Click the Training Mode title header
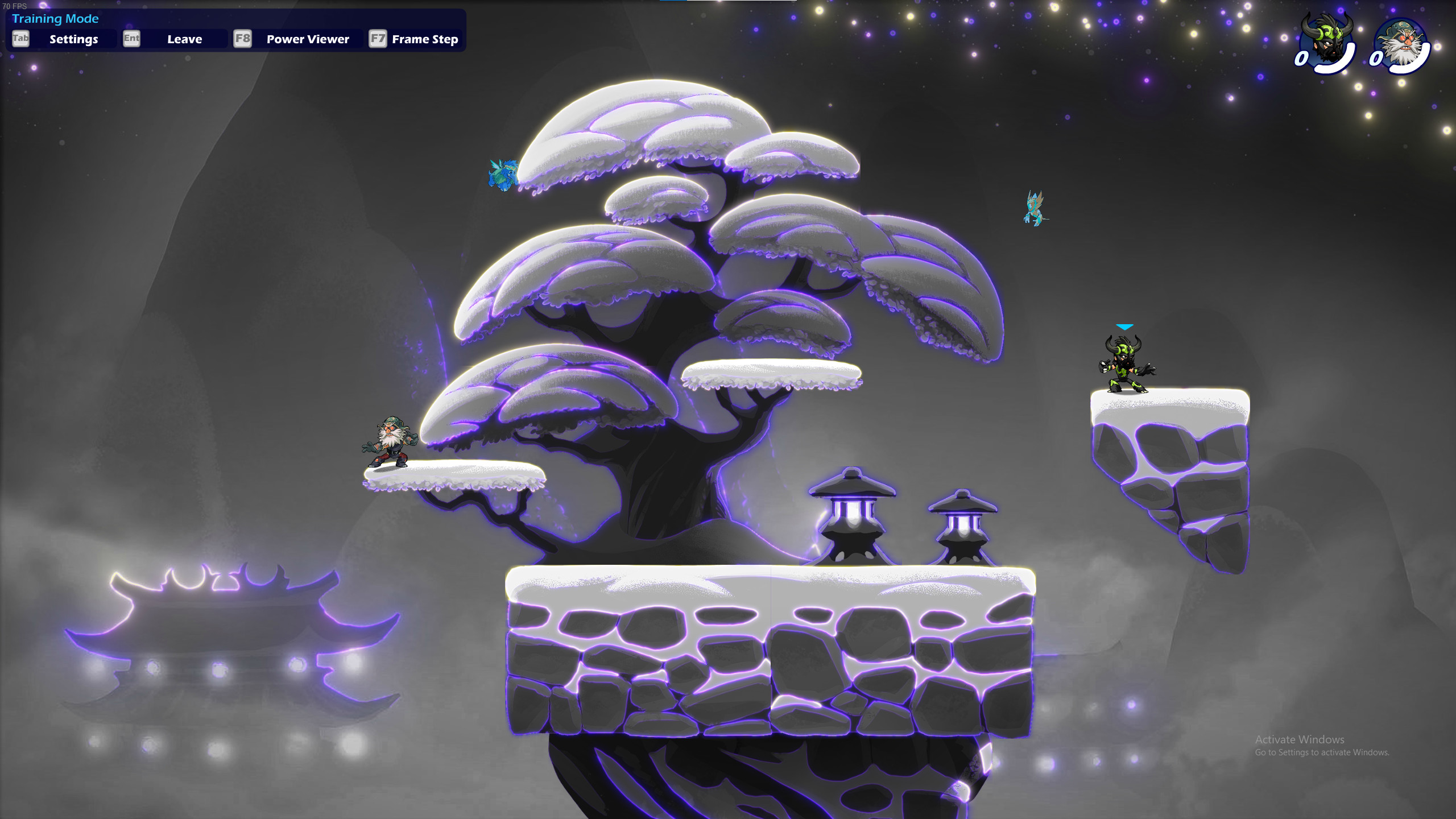The width and height of the screenshot is (1456, 819). (55, 19)
